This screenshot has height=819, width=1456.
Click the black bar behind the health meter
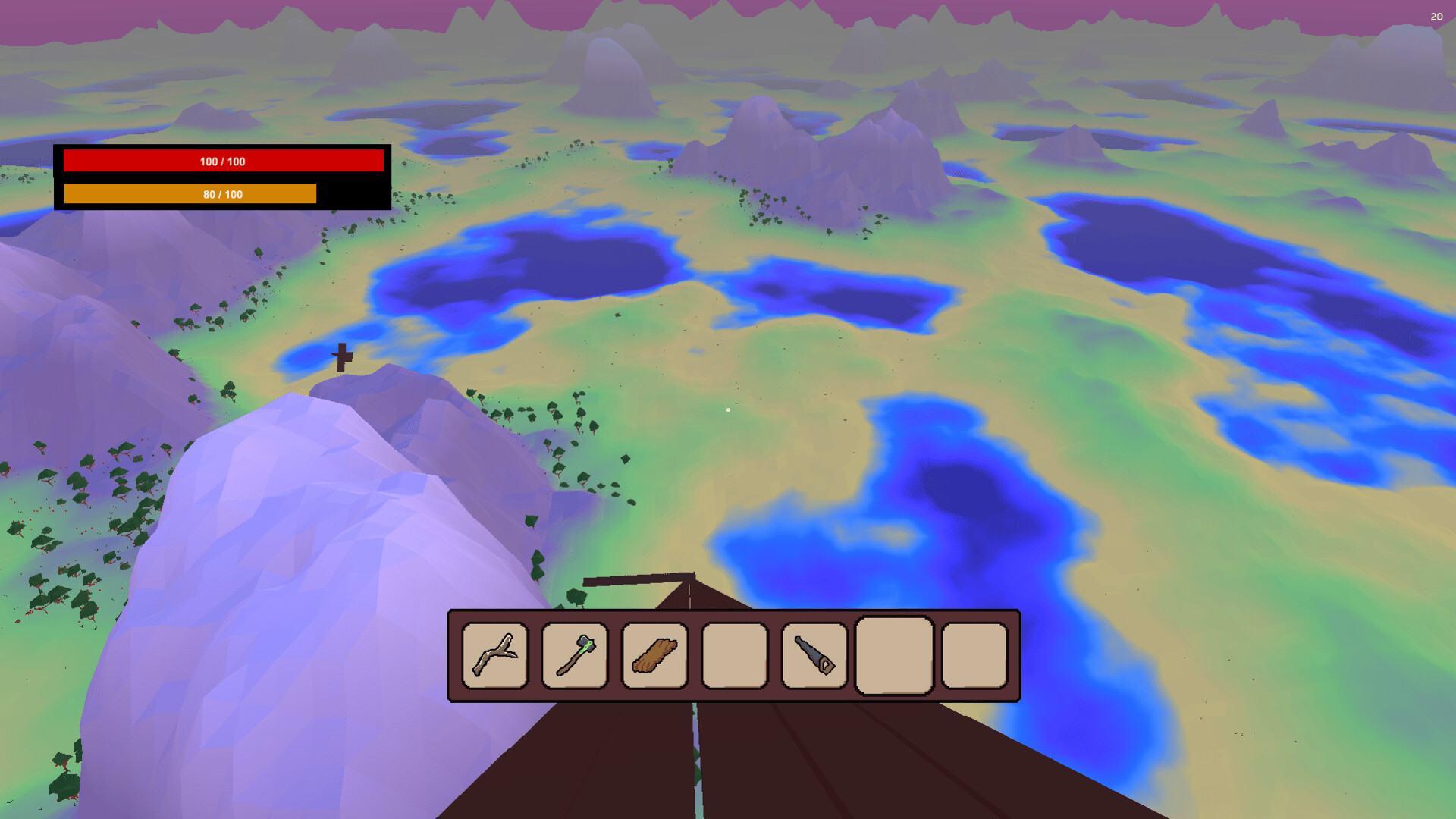click(353, 194)
